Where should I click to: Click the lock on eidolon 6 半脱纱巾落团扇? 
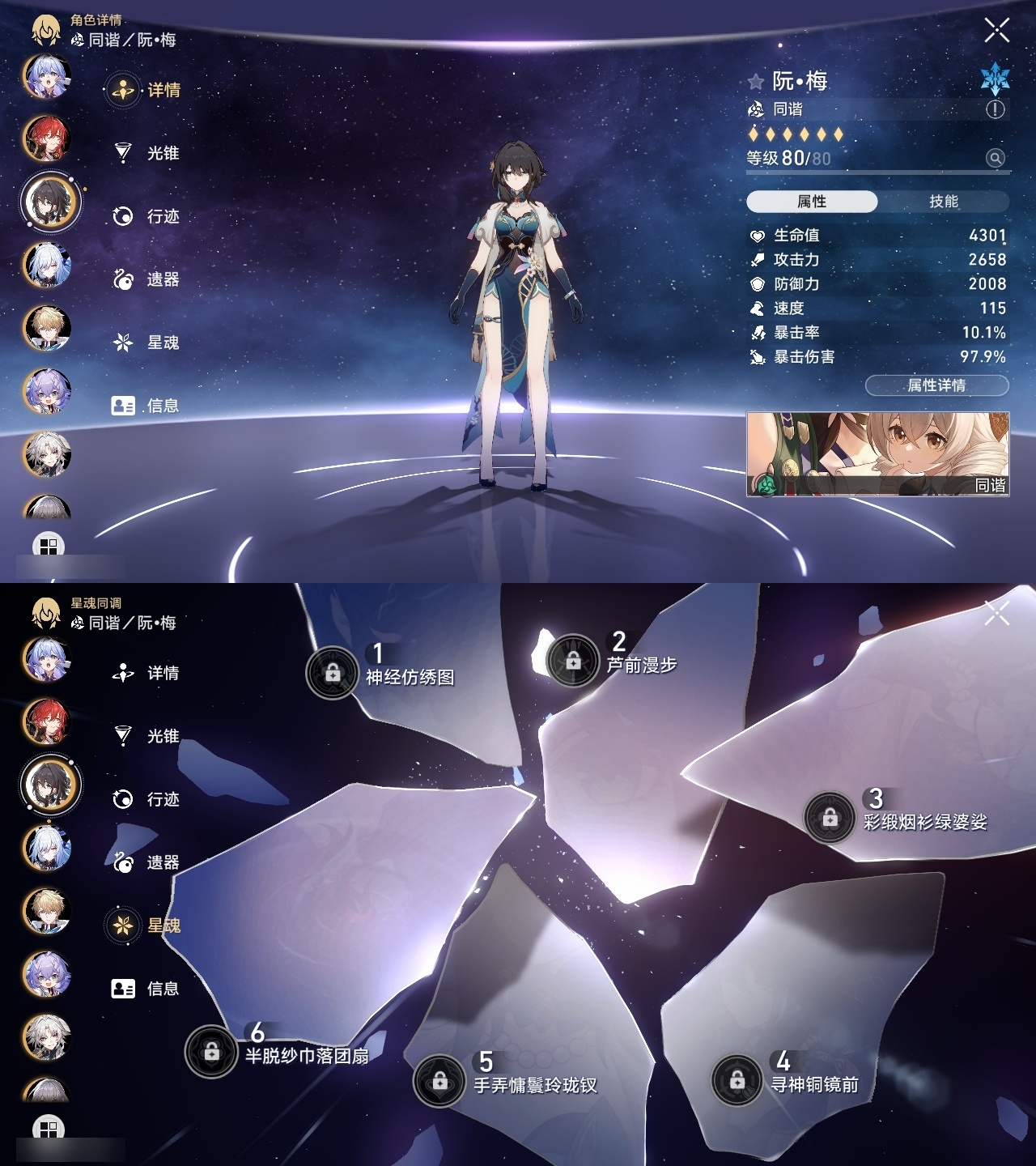(211, 1053)
